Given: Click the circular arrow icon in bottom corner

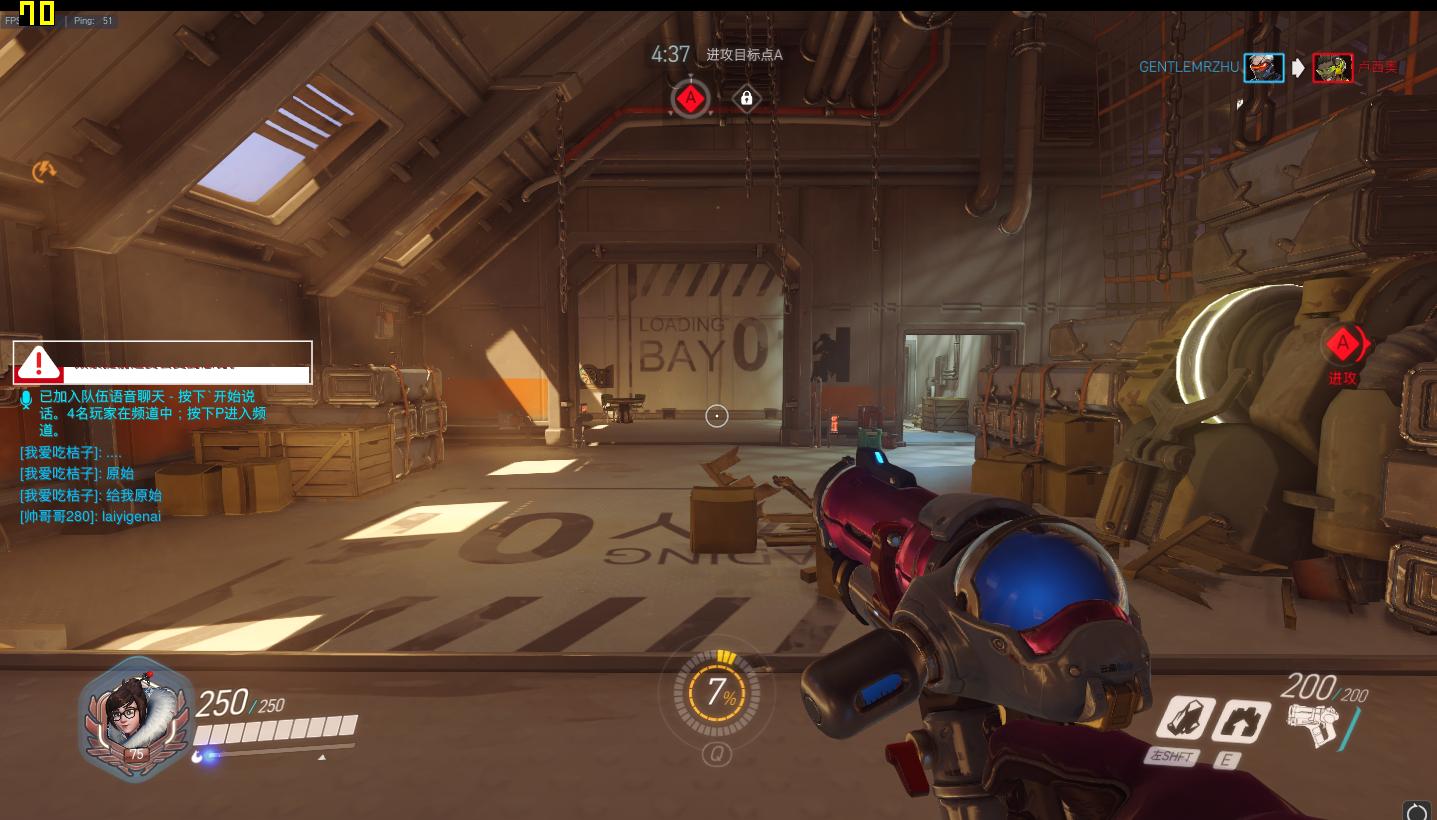Looking at the screenshot, I should pos(1416,810).
